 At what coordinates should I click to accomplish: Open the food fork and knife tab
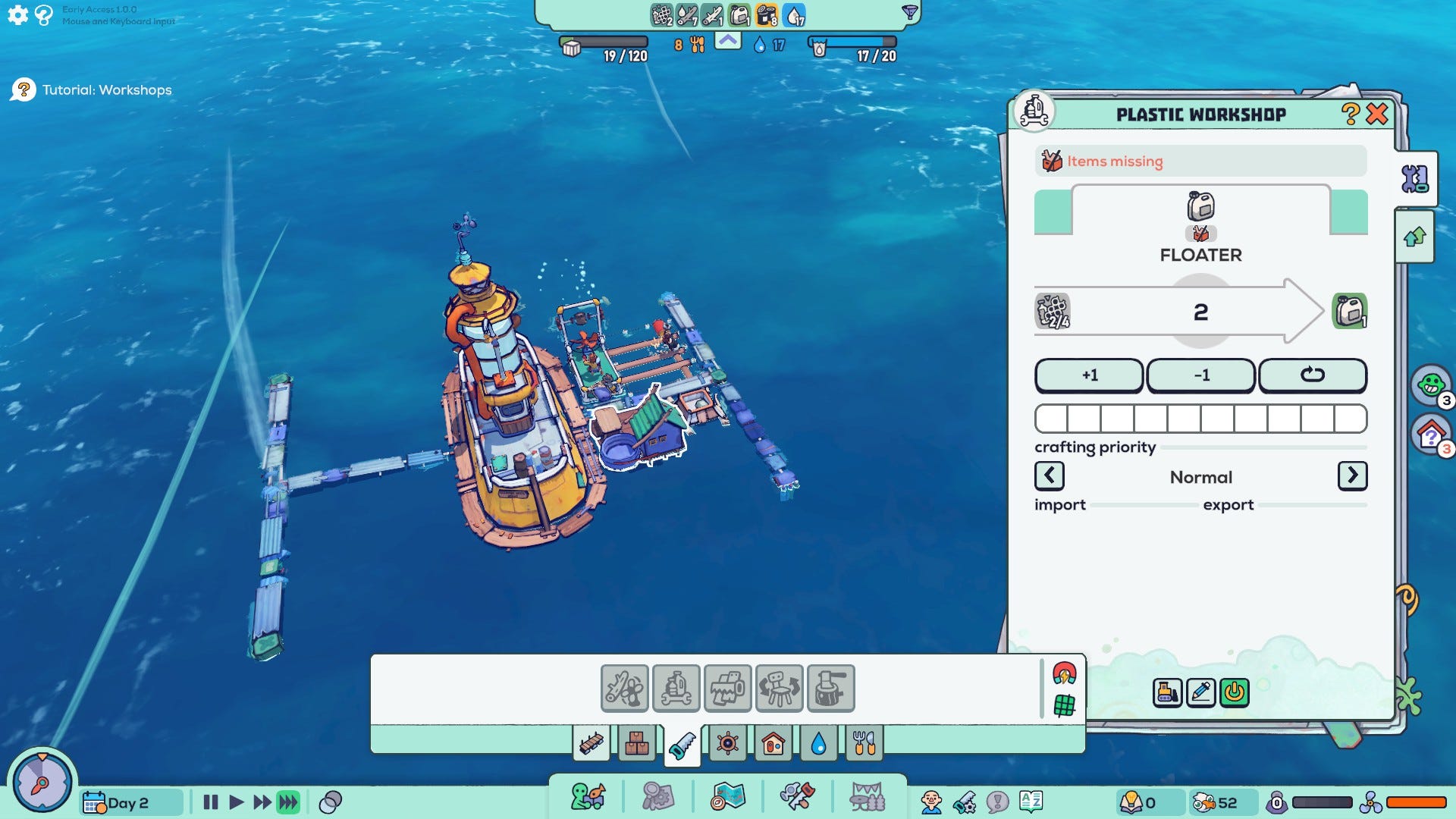click(x=864, y=744)
